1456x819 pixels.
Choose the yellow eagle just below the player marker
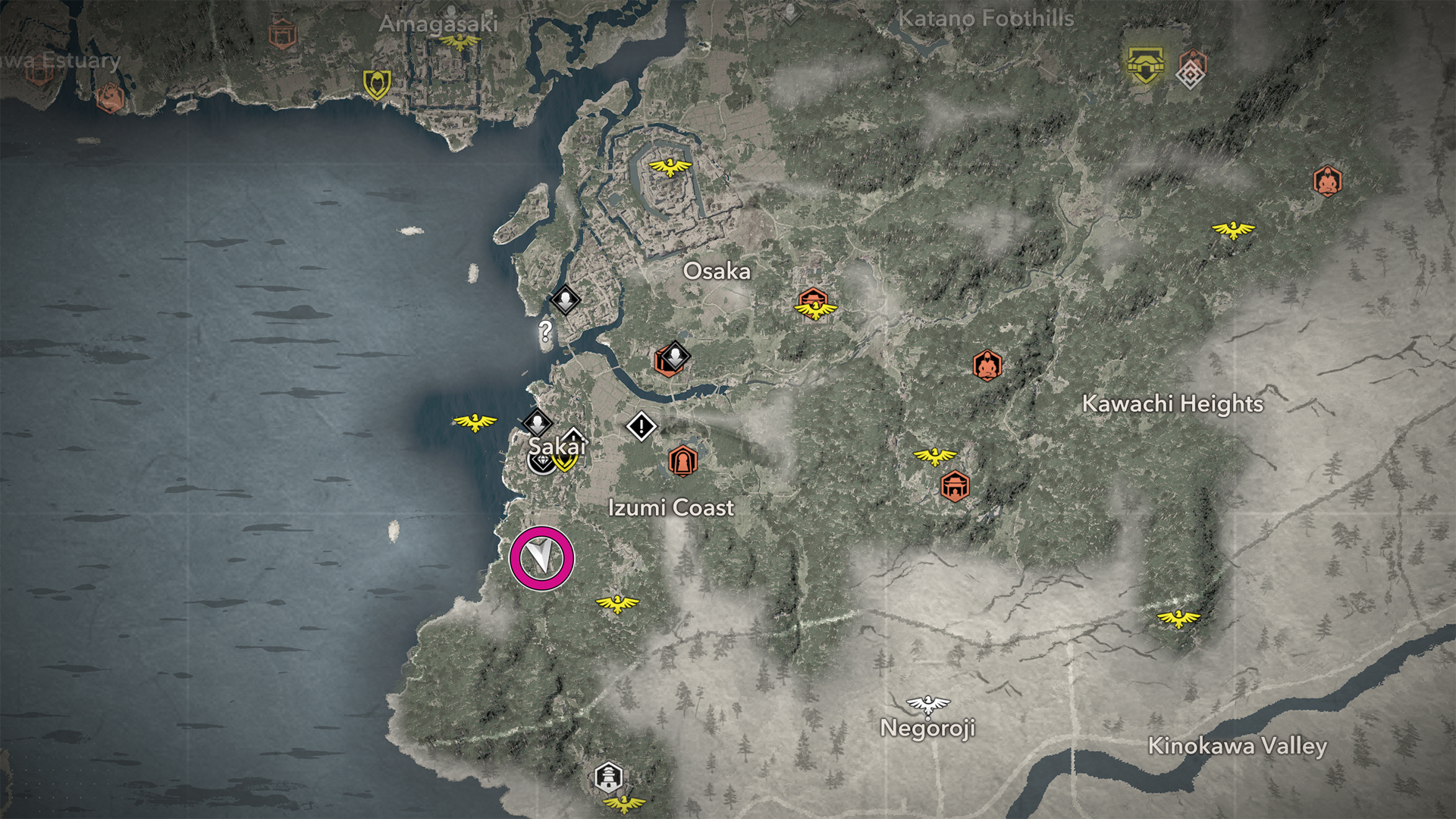click(x=617, y=604)
